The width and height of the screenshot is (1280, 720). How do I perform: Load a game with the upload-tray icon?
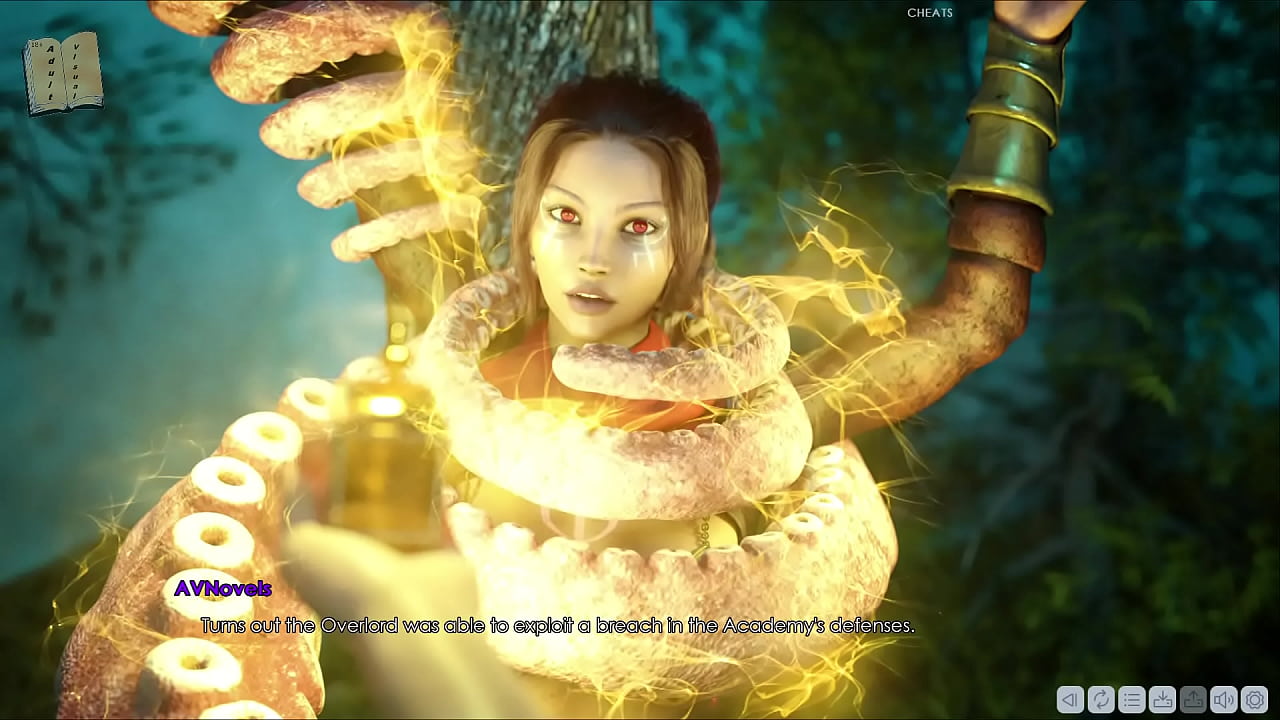point(1192,700)
